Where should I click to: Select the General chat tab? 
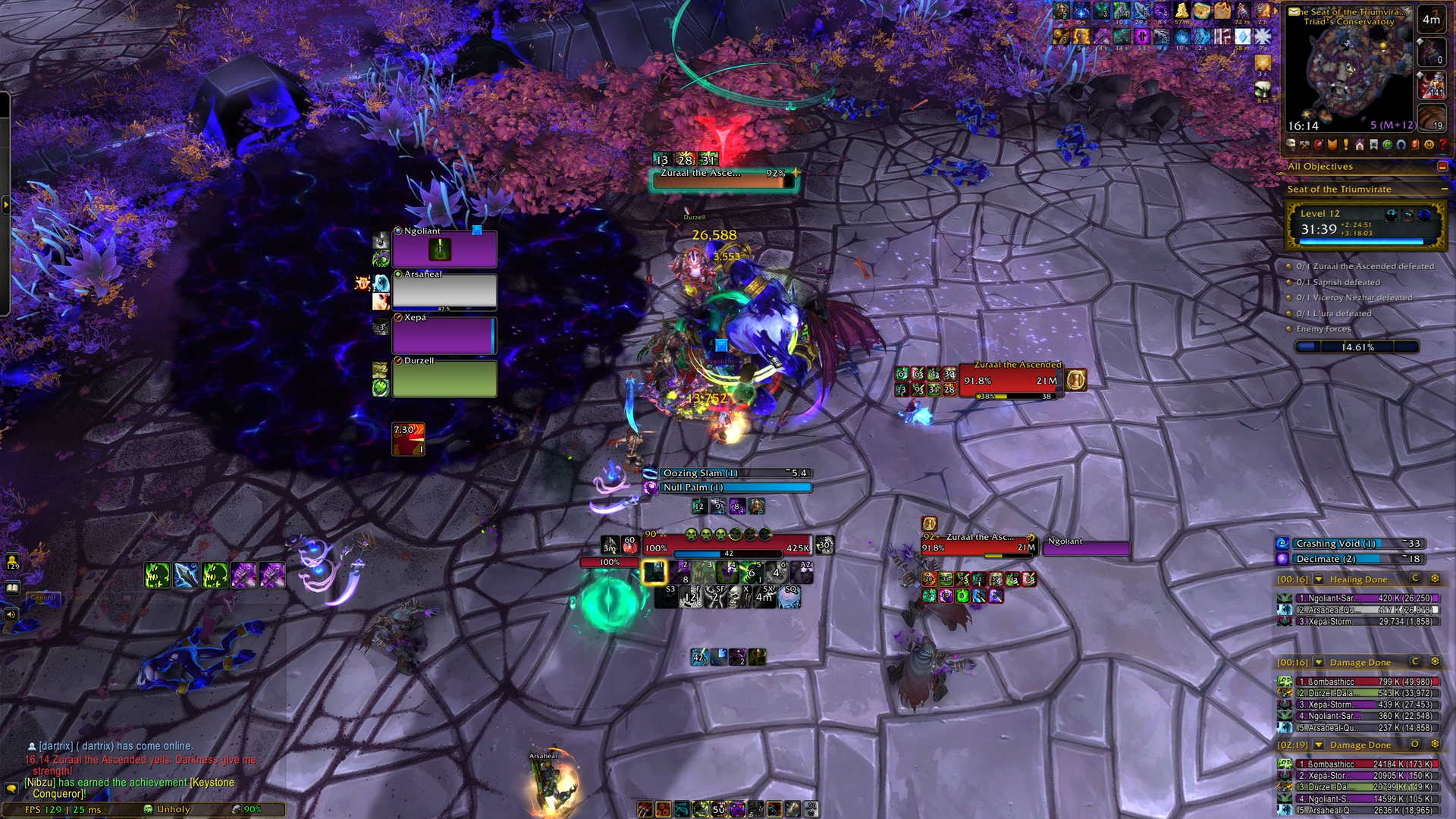(x=44, y=598)
